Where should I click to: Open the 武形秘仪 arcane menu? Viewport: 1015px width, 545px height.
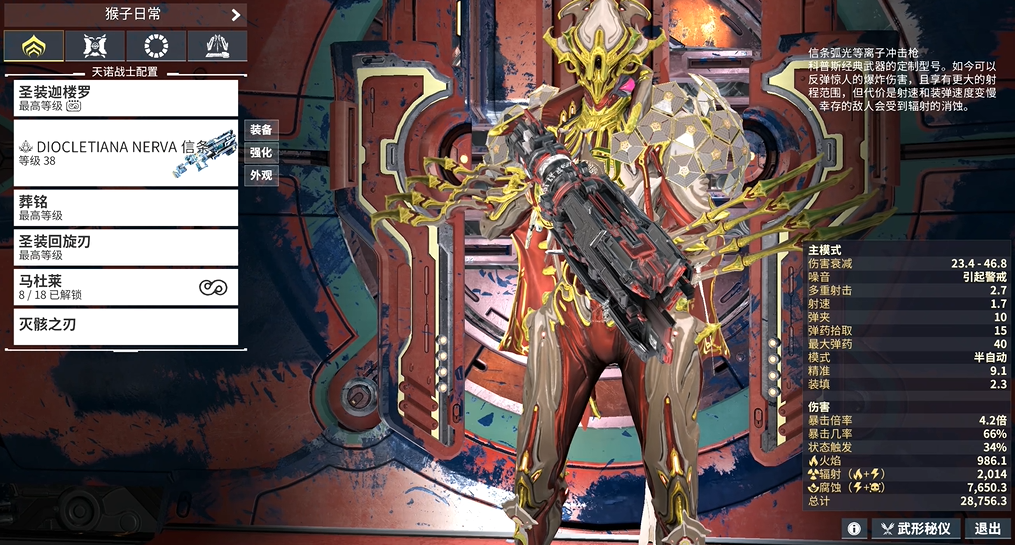(917, 528)
